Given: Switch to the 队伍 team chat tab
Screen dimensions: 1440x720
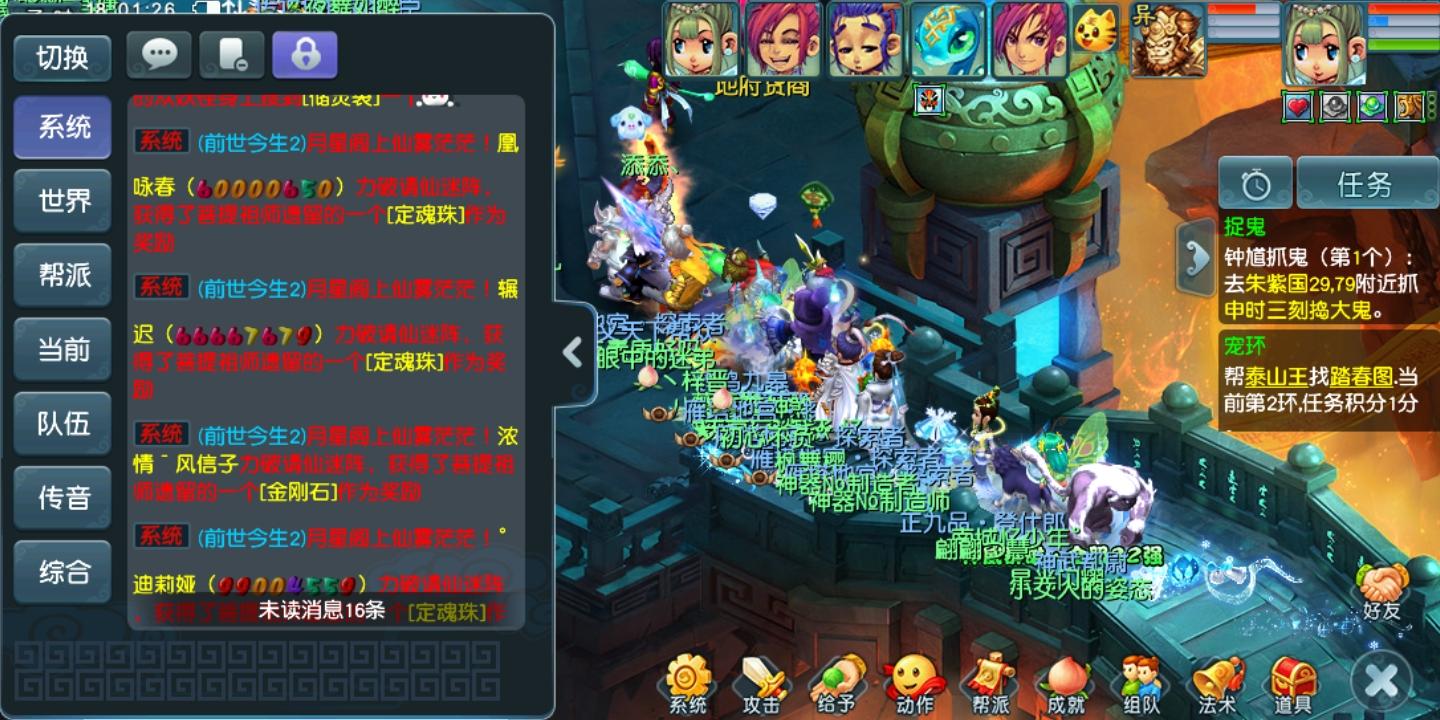Looking at the screenshot, I should [62, 423].
